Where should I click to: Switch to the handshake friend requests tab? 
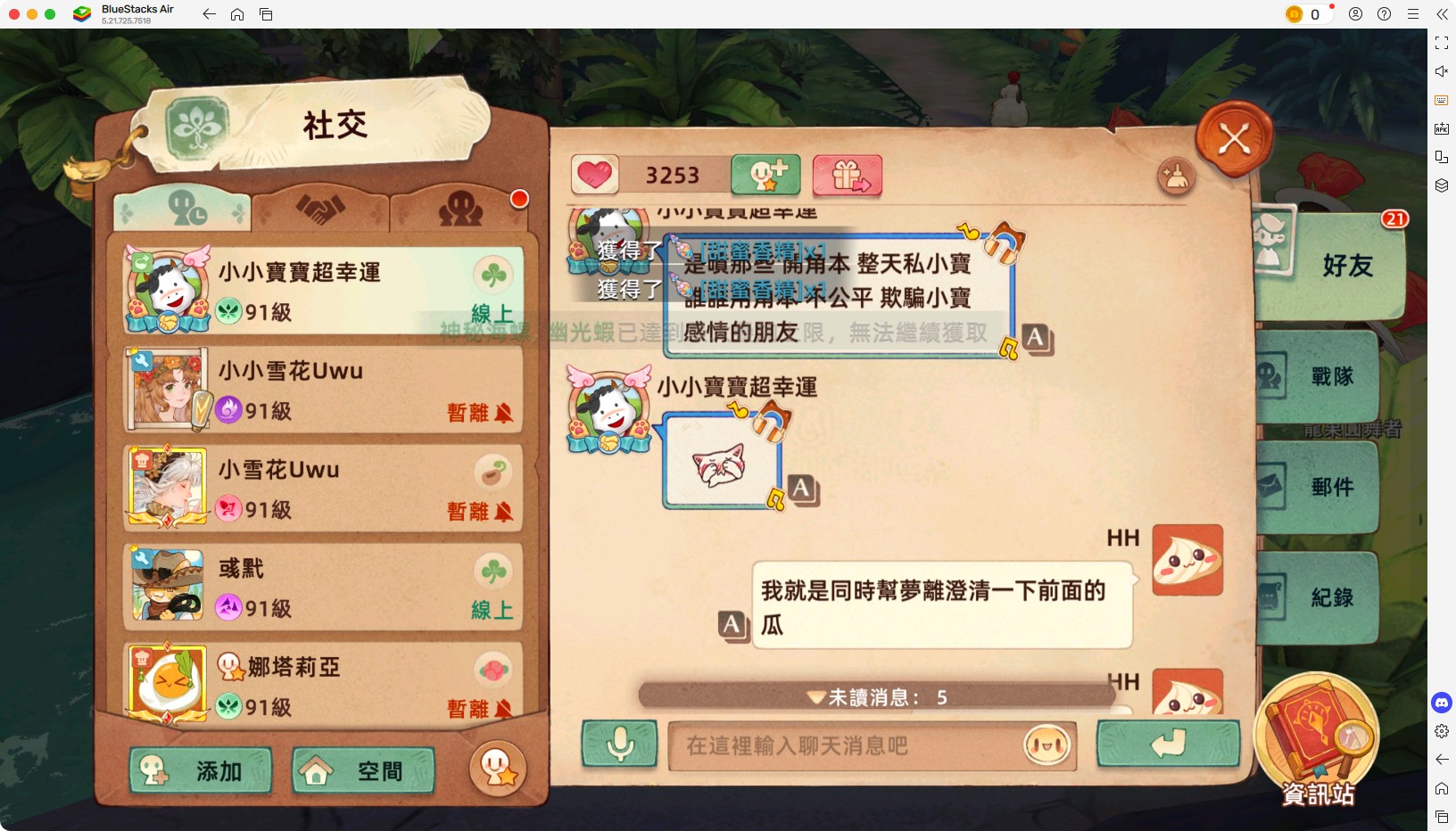point(321,208)
